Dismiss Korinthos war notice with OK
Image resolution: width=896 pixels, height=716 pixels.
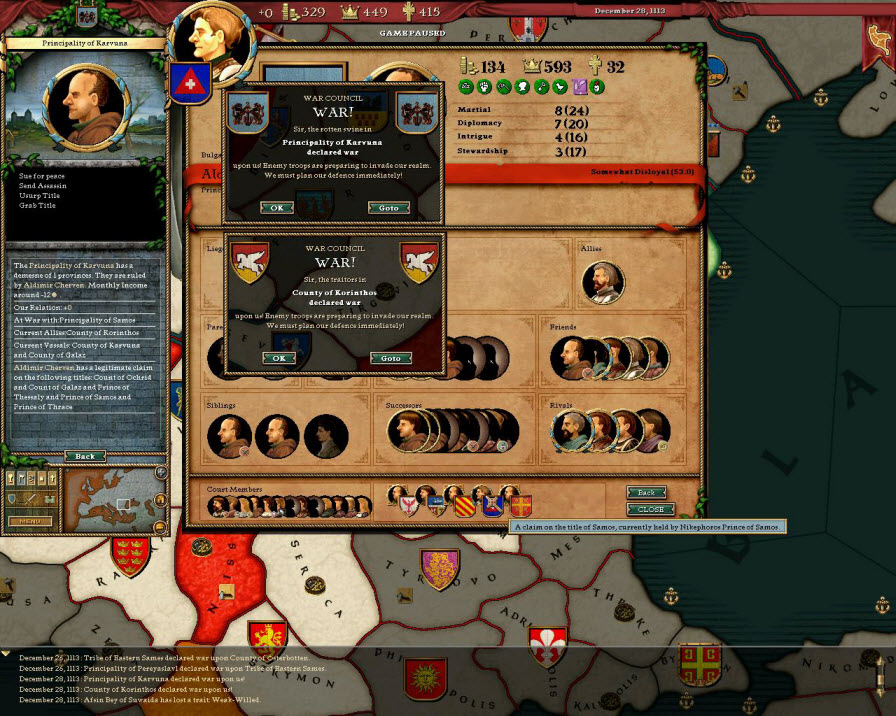pos(278,358)
